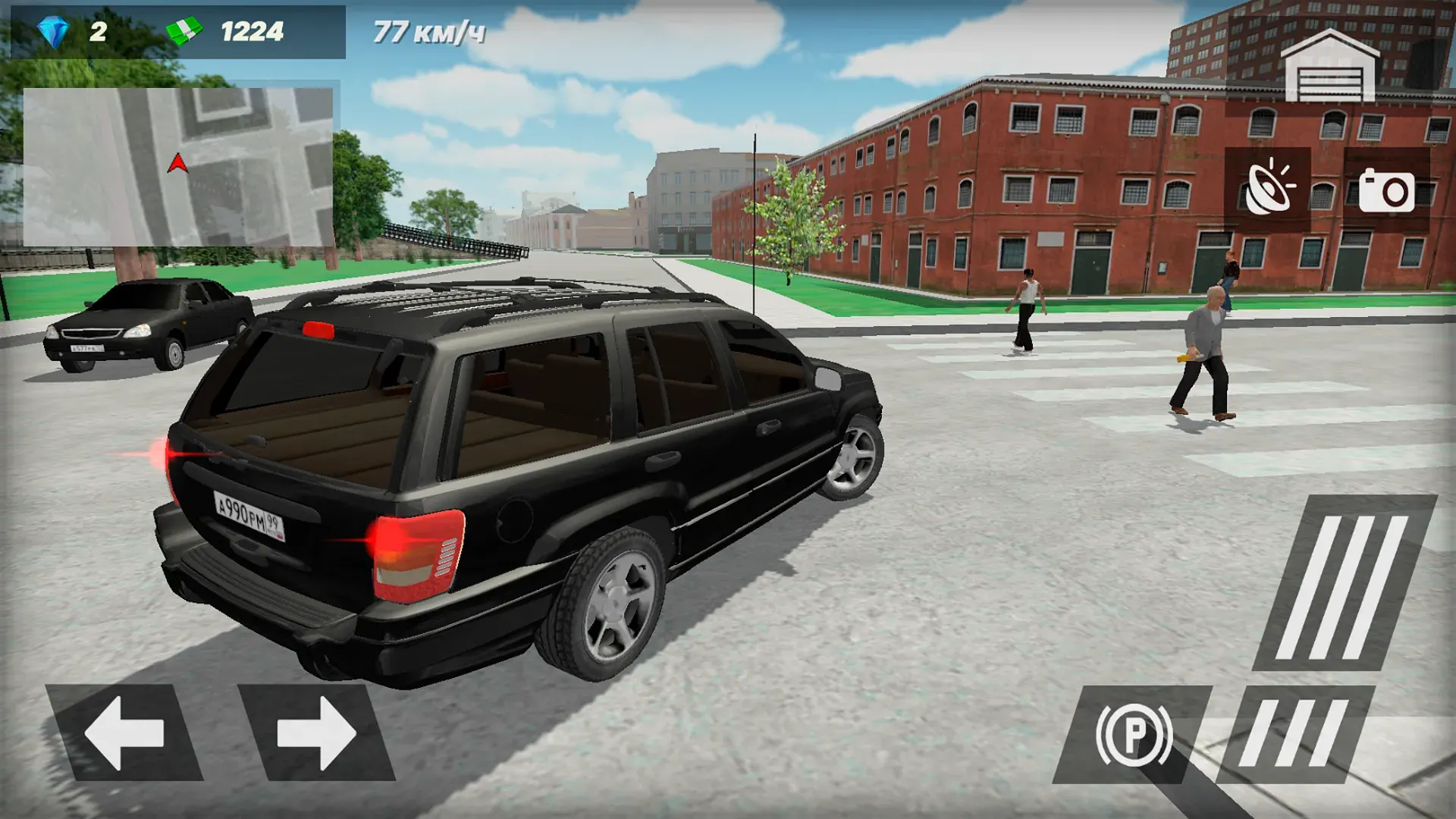Tap the driven black SUV

[x=516, y=470]
